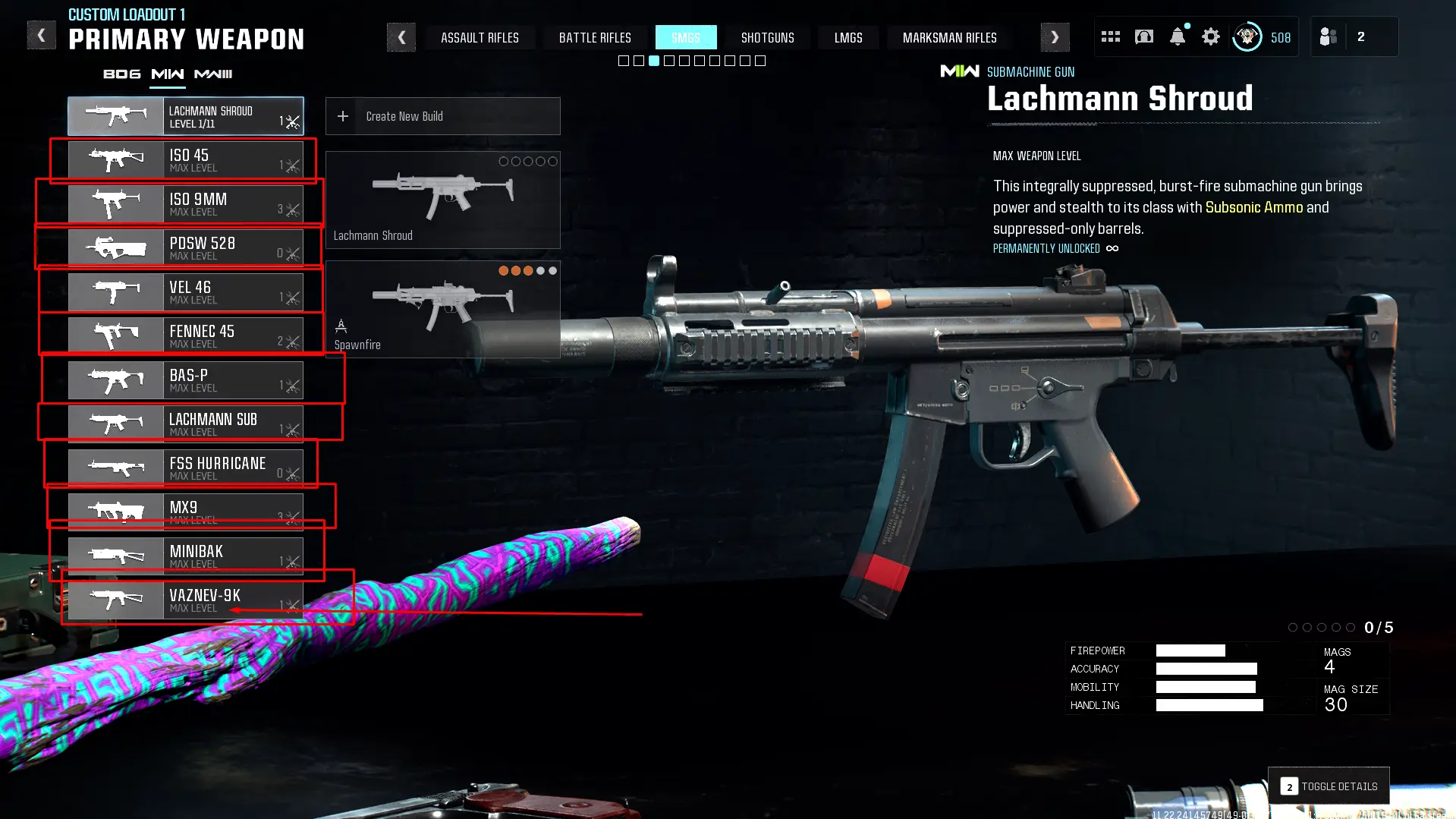Screen dimensions: 1456x819
Task: Choose the ISO 45 submachine gun
Action: (185, 160)
